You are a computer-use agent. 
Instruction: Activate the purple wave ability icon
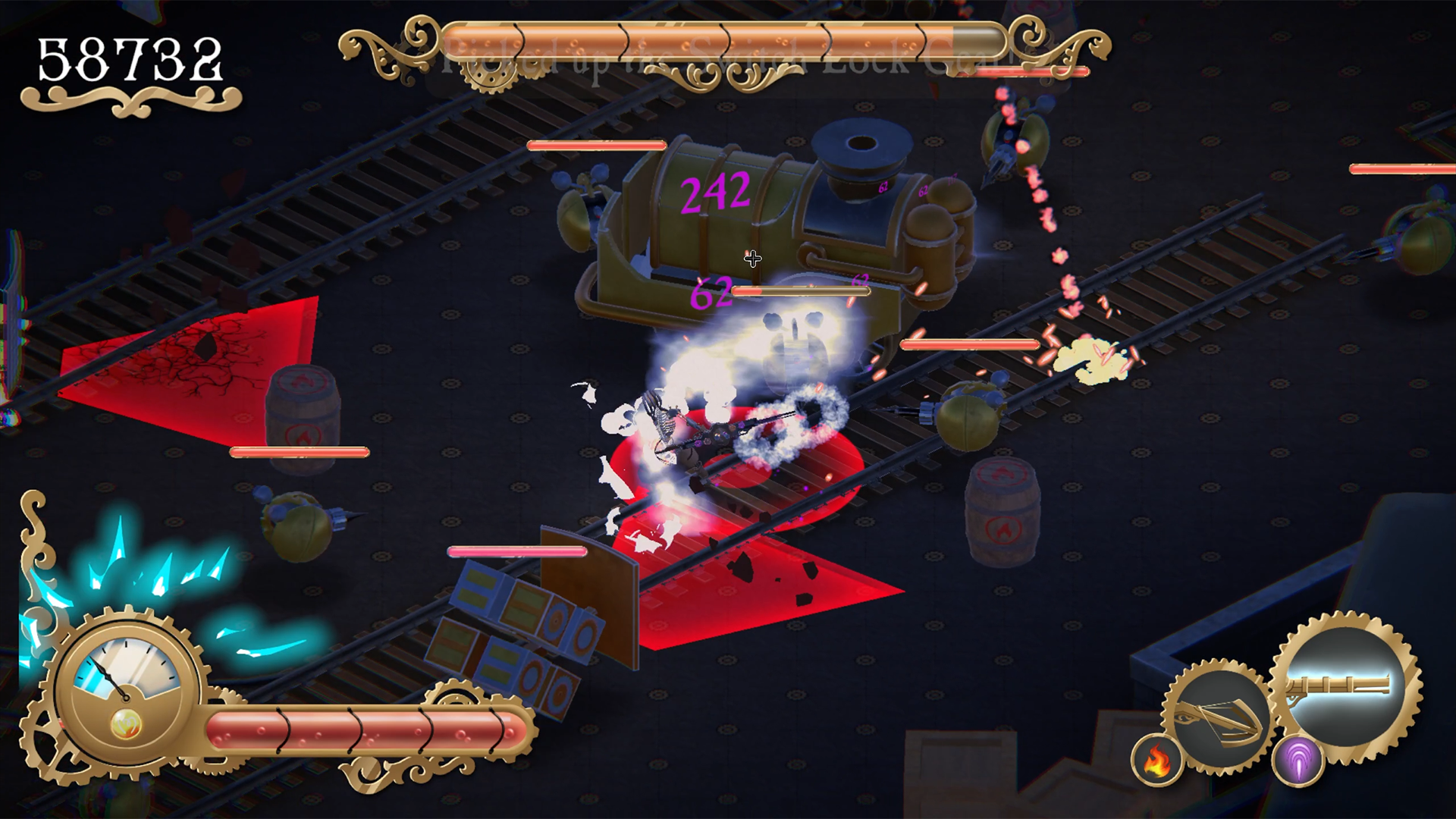pos(1298,761)
